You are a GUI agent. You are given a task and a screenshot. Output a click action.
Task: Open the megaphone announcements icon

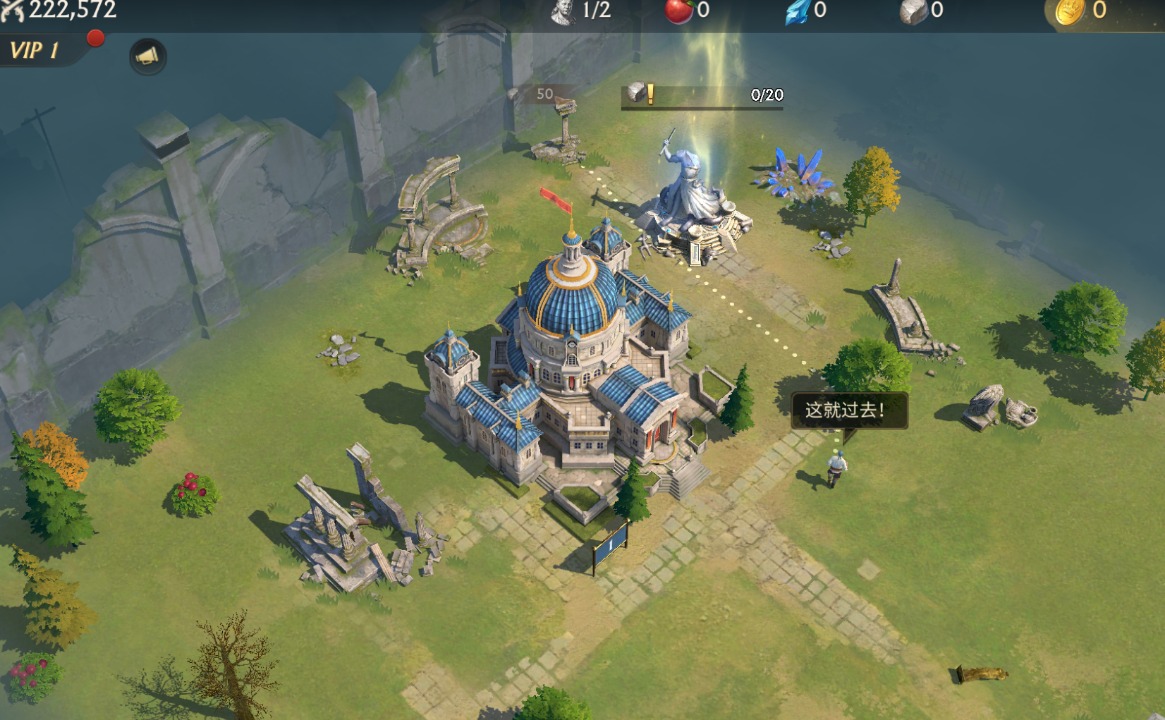148,56
